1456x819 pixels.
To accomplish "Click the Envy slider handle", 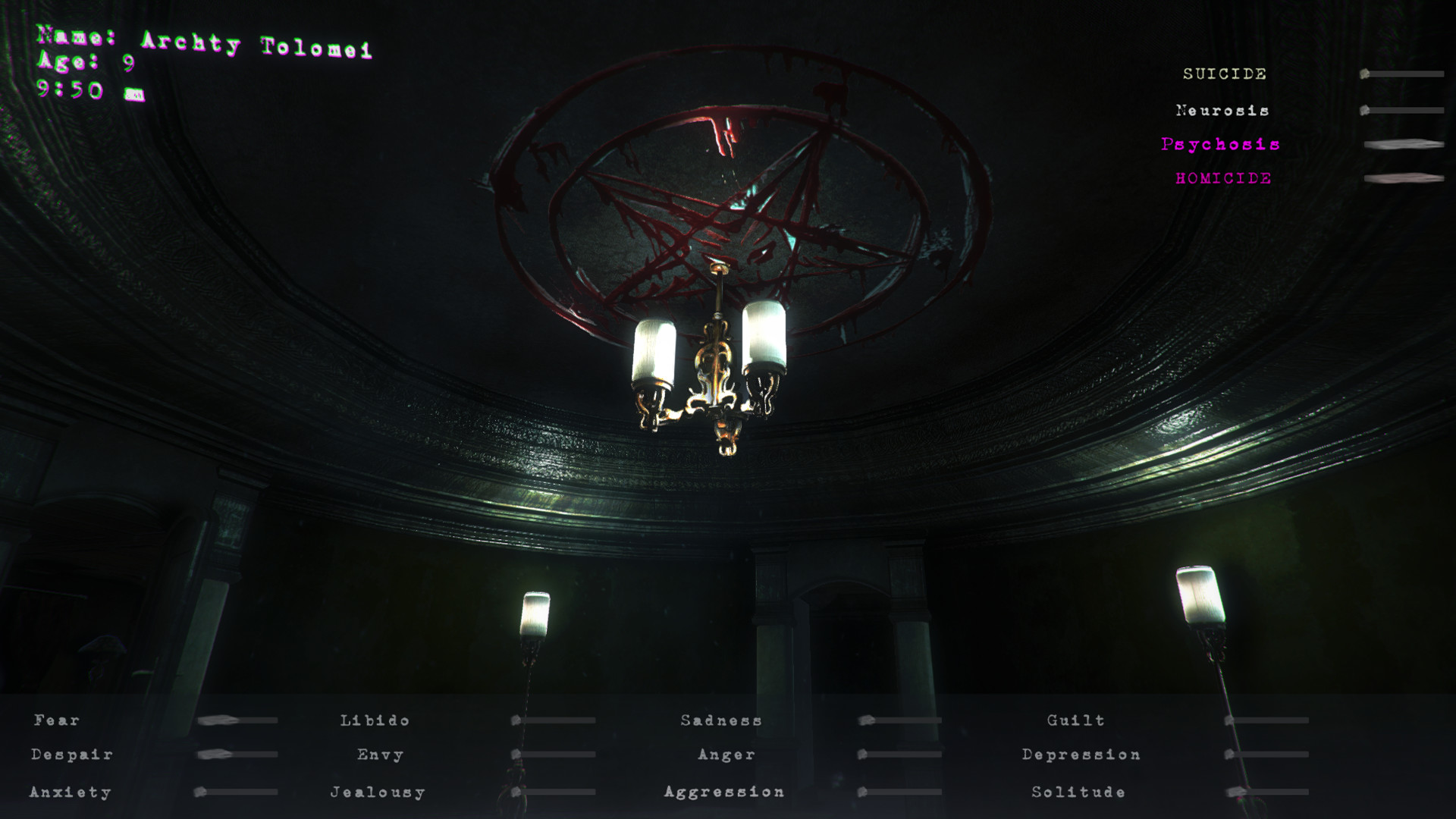I will 516,755.
